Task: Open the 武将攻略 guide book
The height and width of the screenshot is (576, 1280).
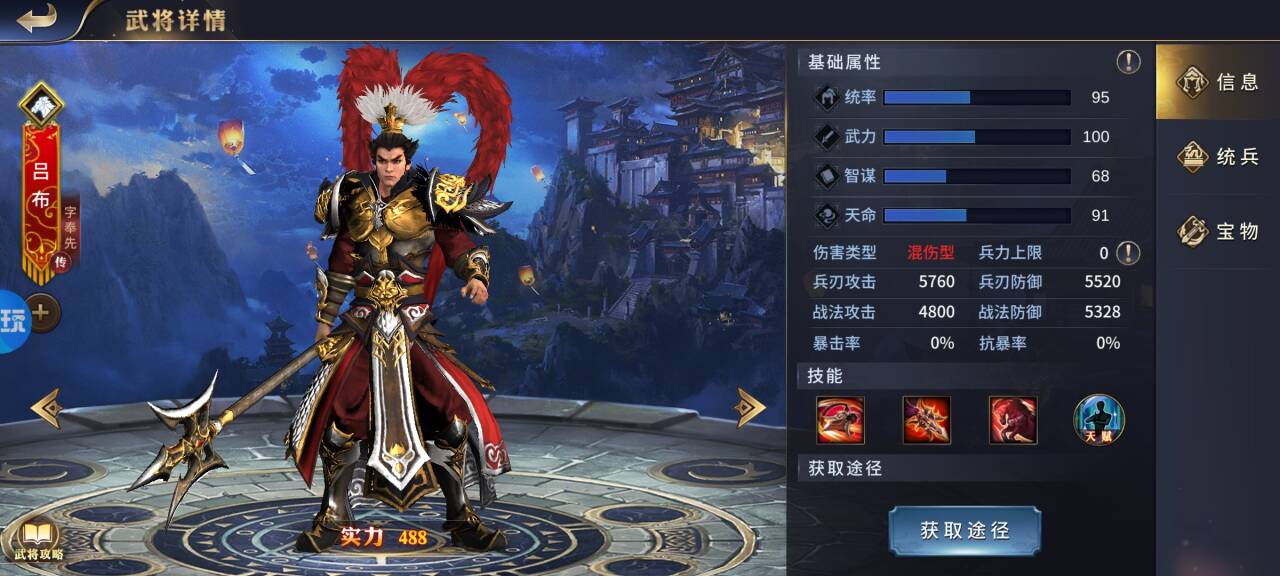Action: (x=38, y=540)
